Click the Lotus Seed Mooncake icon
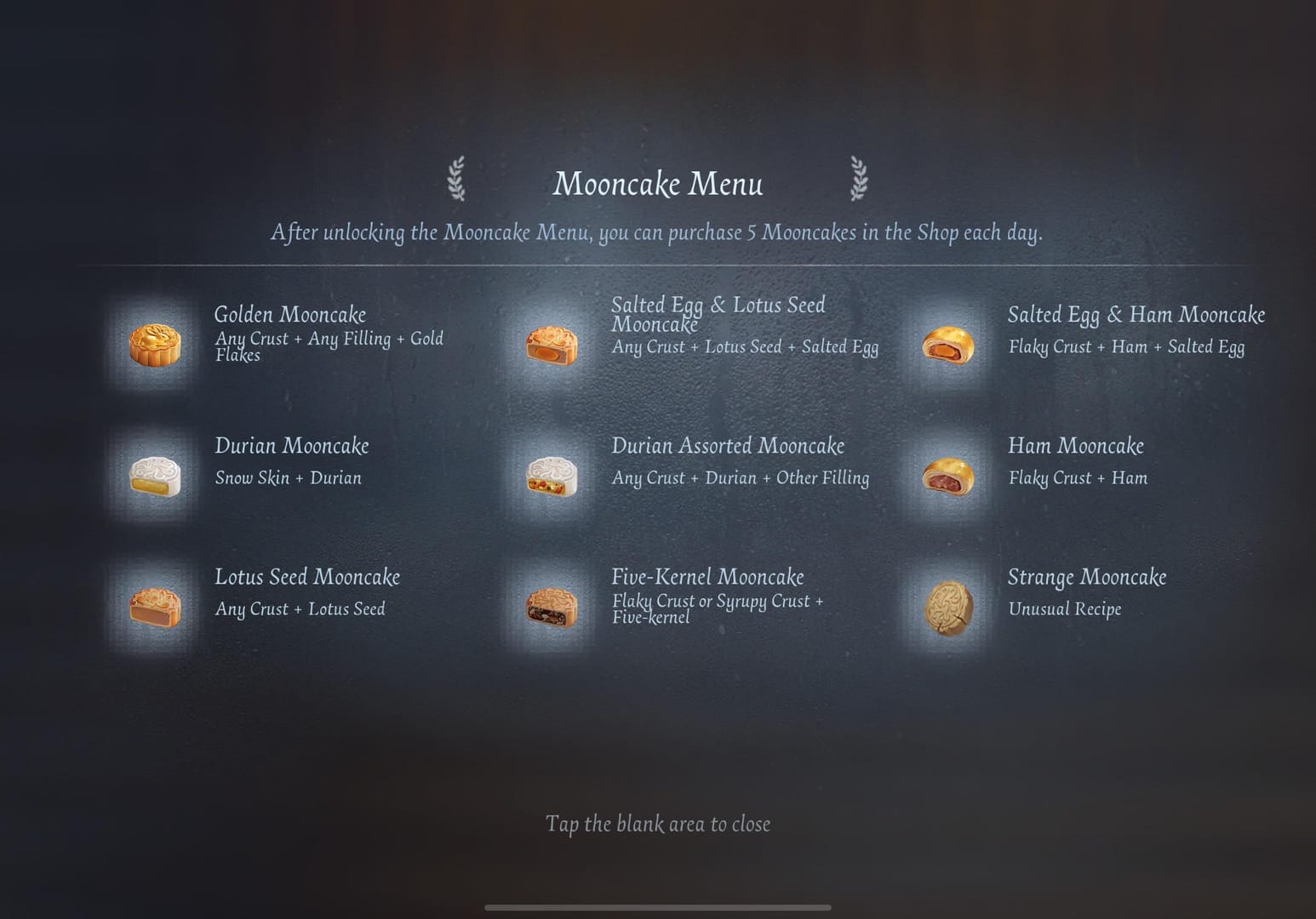Image resolution: width=1316 pixels, height=919 pixels. (x=155, y=607)
